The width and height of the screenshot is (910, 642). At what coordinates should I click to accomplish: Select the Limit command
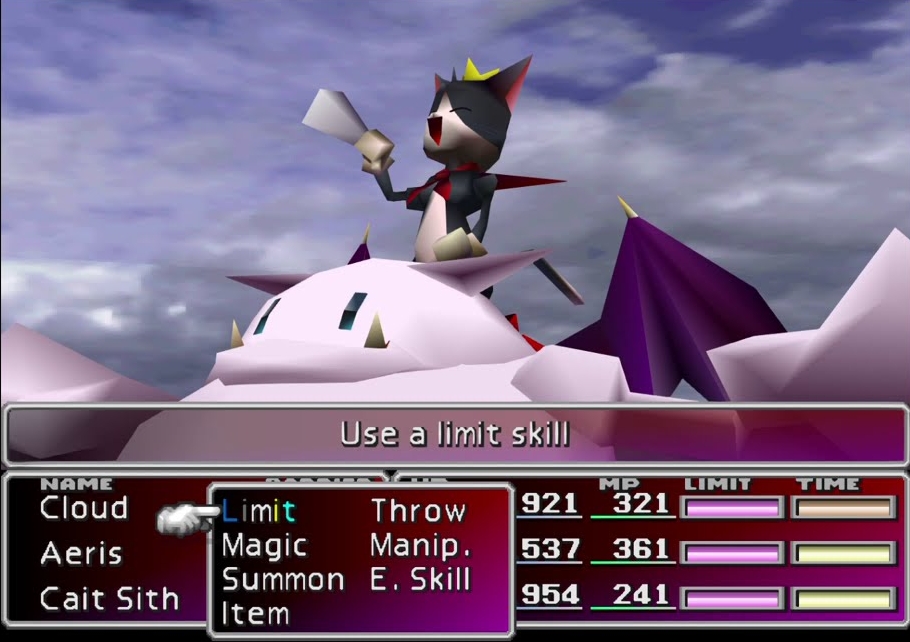tap(258, 511)
